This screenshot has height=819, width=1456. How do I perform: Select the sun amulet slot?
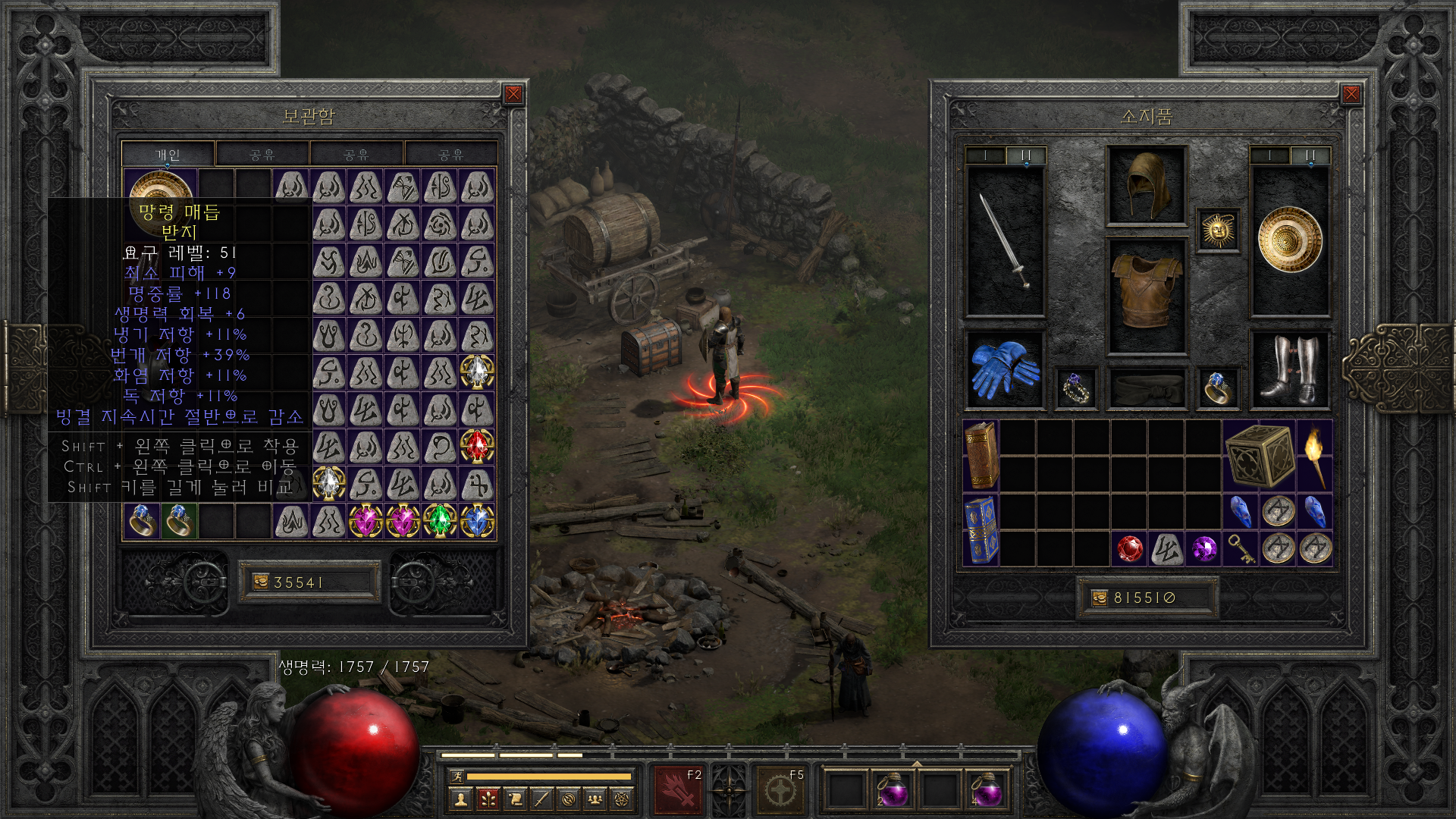[1218, 230]
